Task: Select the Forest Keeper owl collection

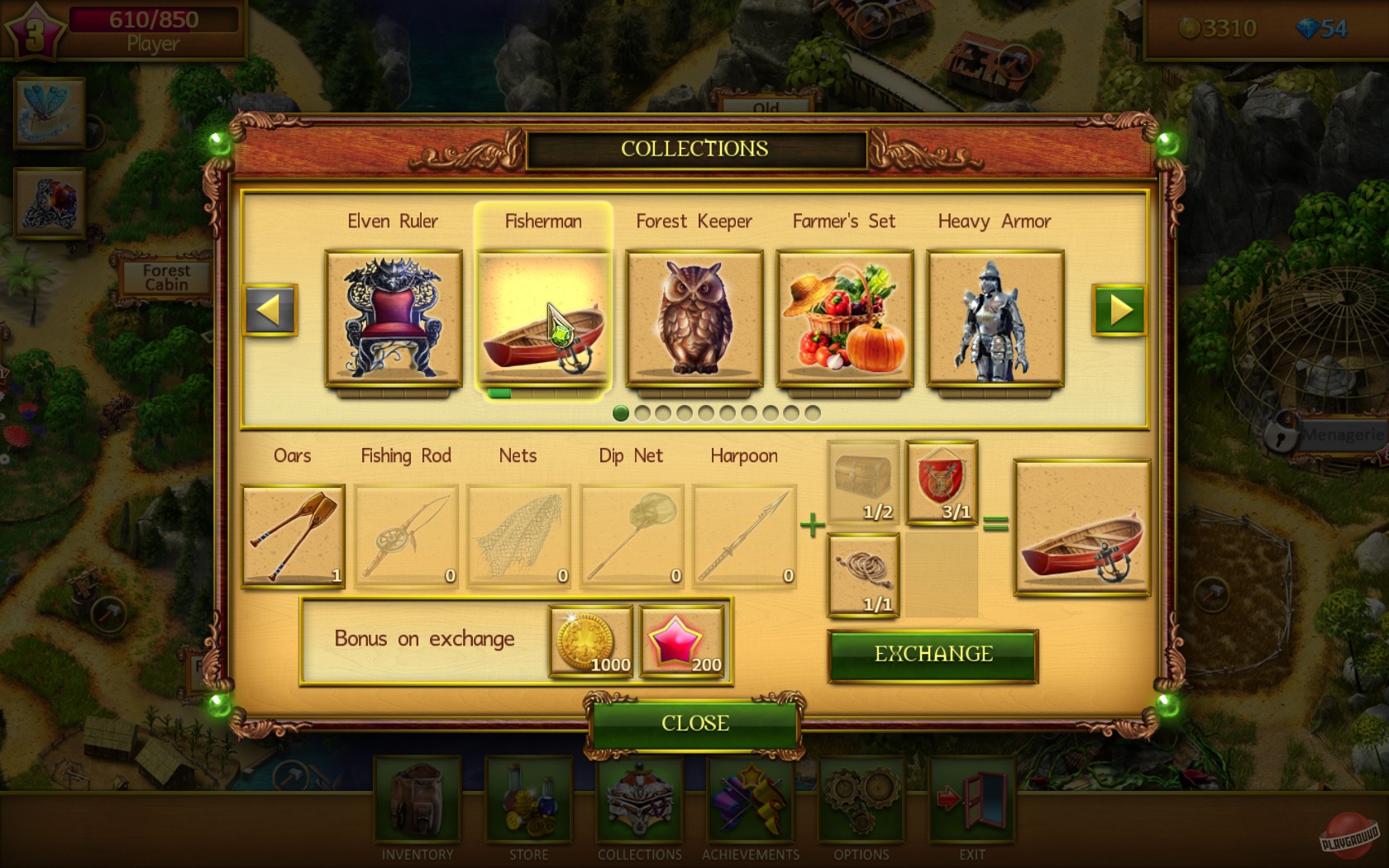Action: [694, 318]
